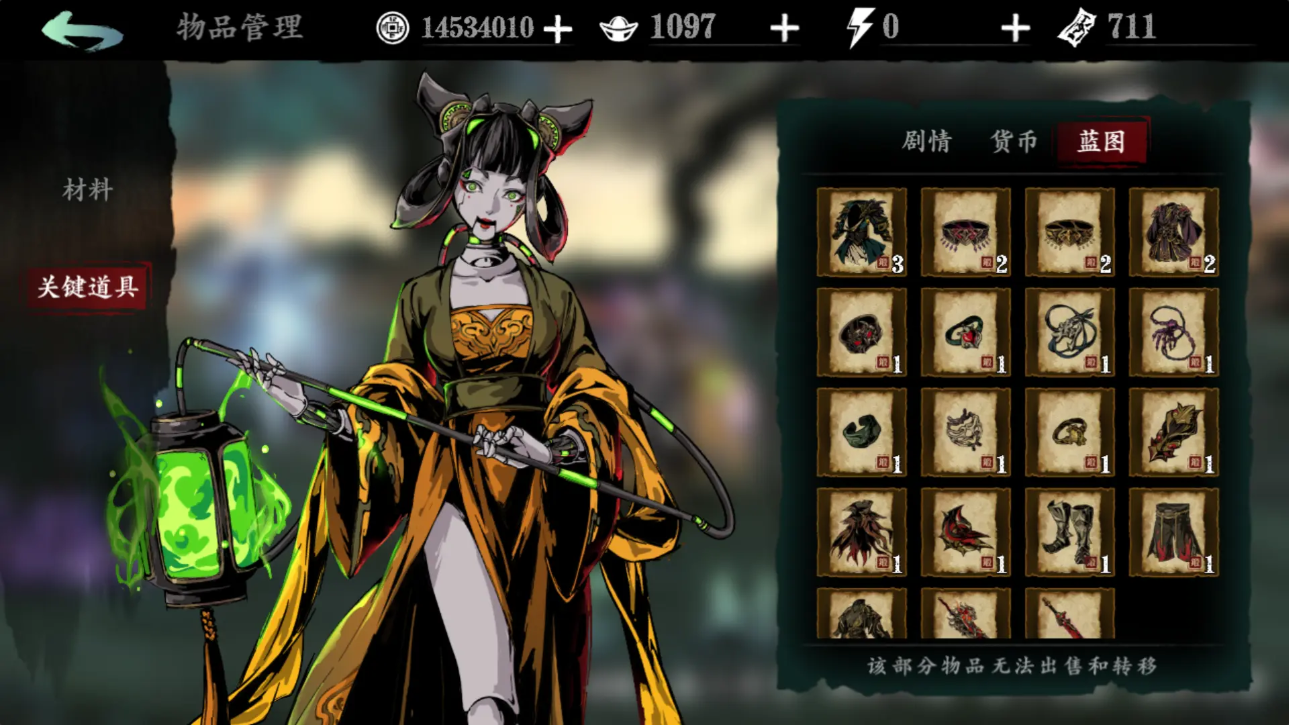
Task: Go back with the arrow button
Action: [x=82, y=30]
